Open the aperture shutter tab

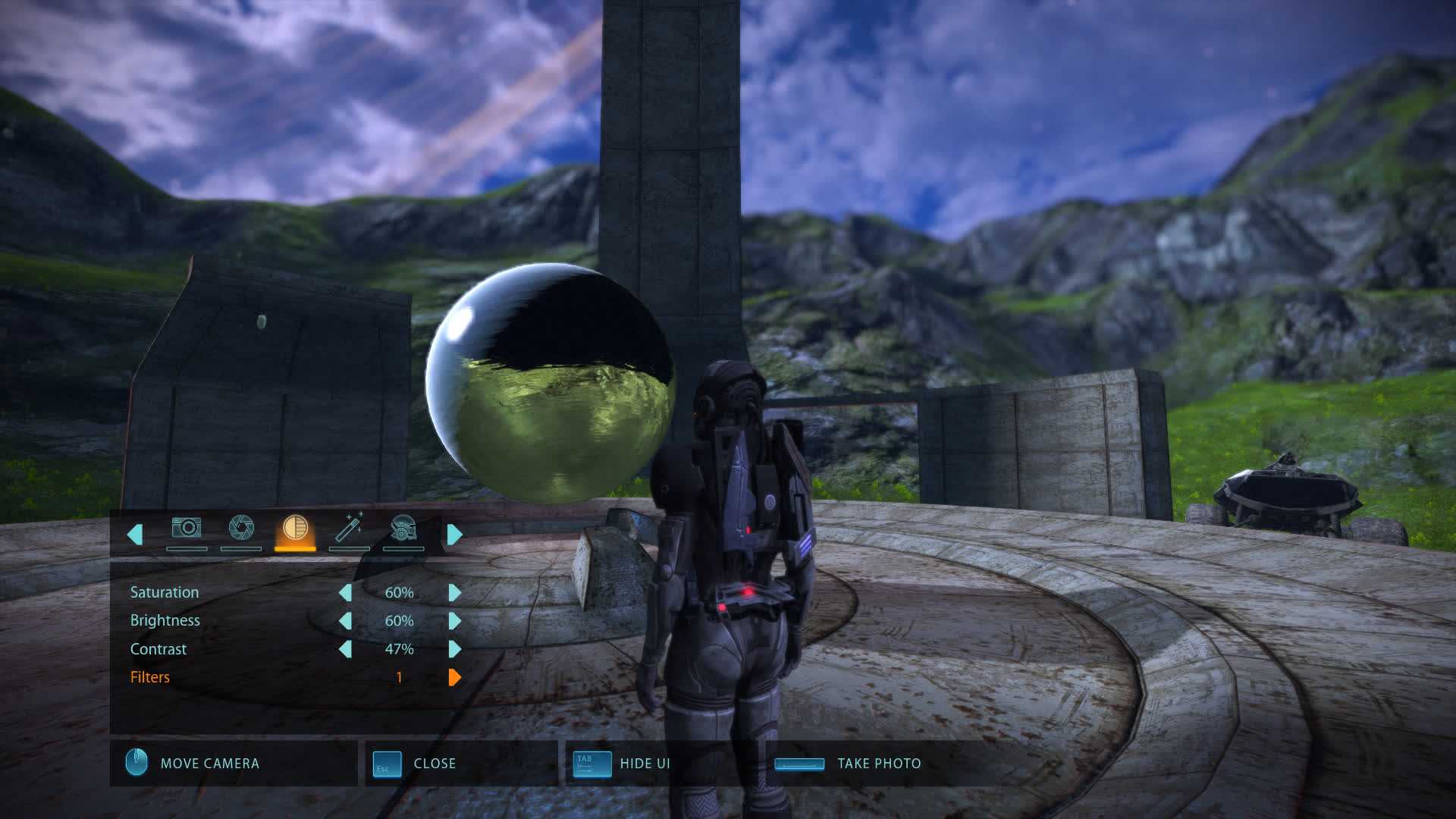[241, 529]
